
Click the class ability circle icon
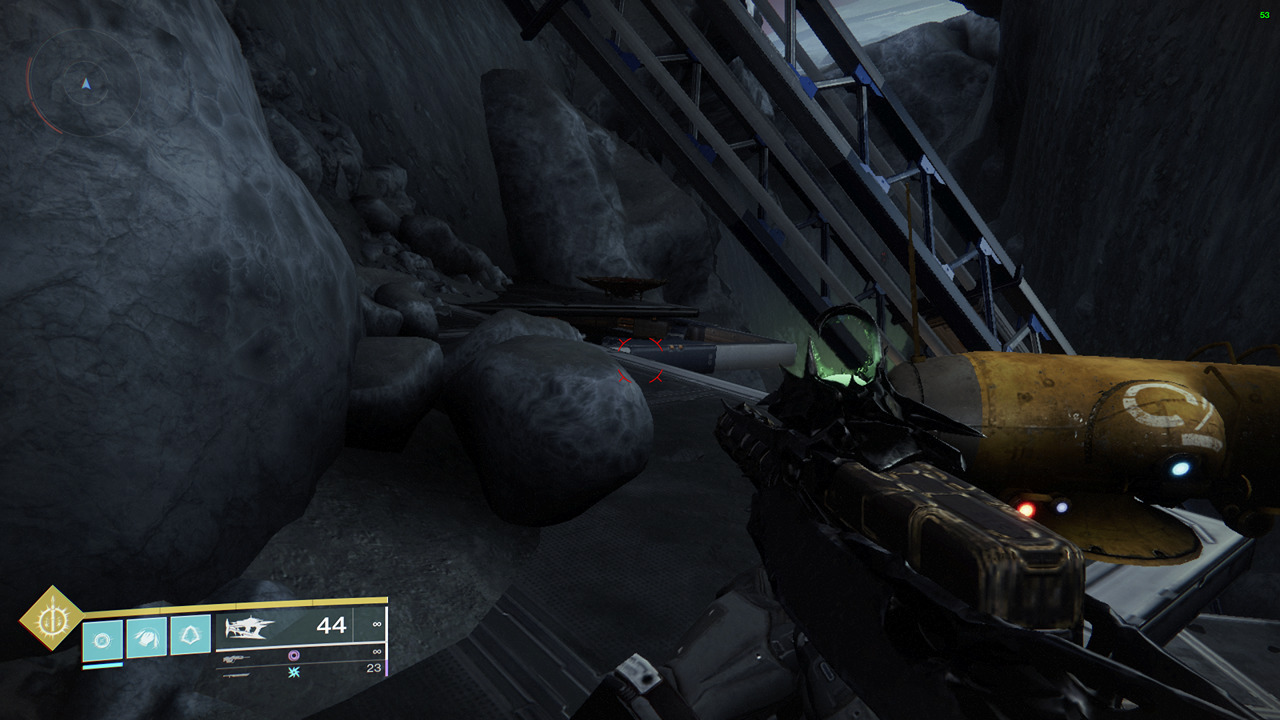[x=100, y=638]
